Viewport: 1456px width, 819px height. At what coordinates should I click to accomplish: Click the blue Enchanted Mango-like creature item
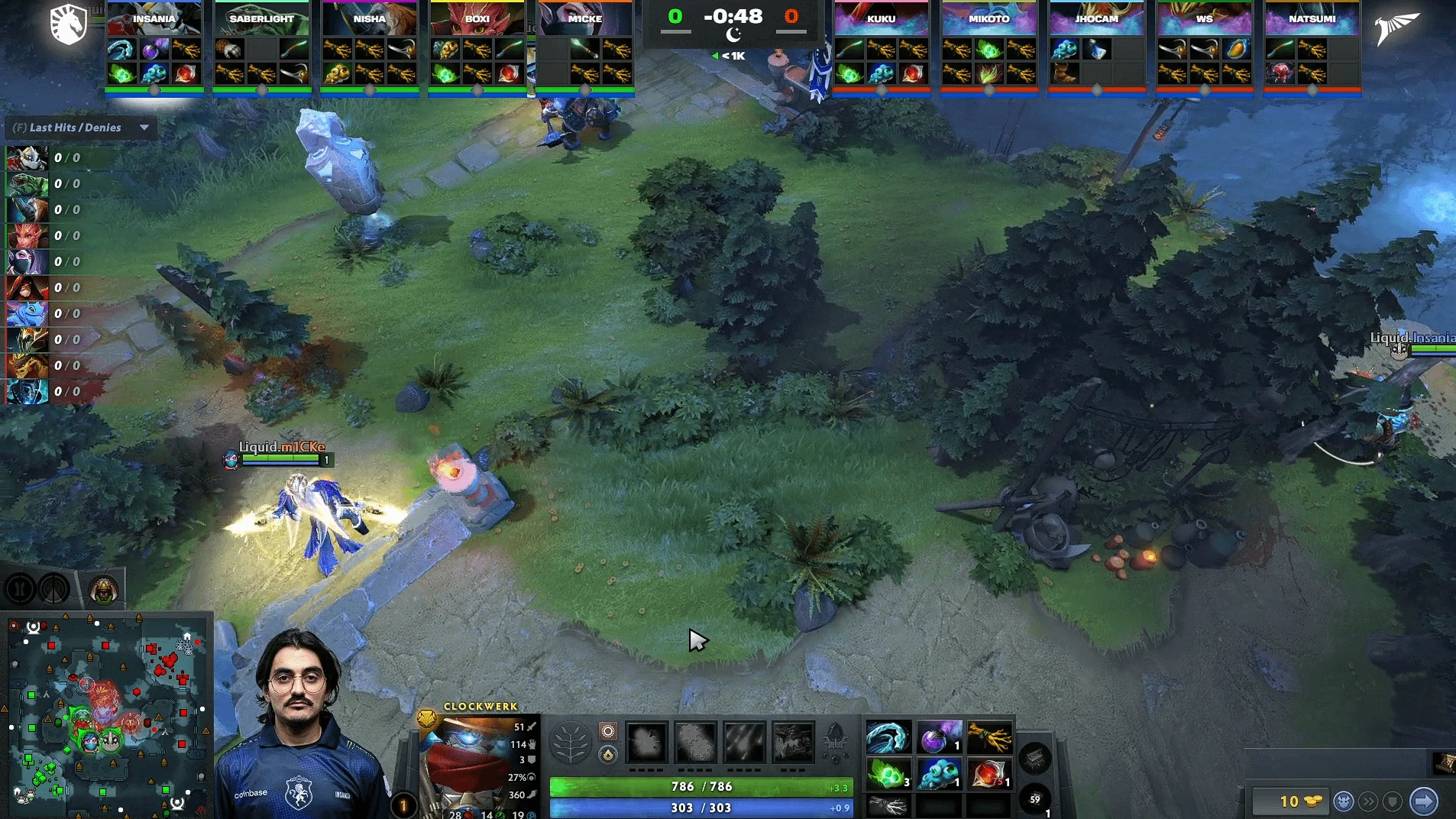(939, 775)
